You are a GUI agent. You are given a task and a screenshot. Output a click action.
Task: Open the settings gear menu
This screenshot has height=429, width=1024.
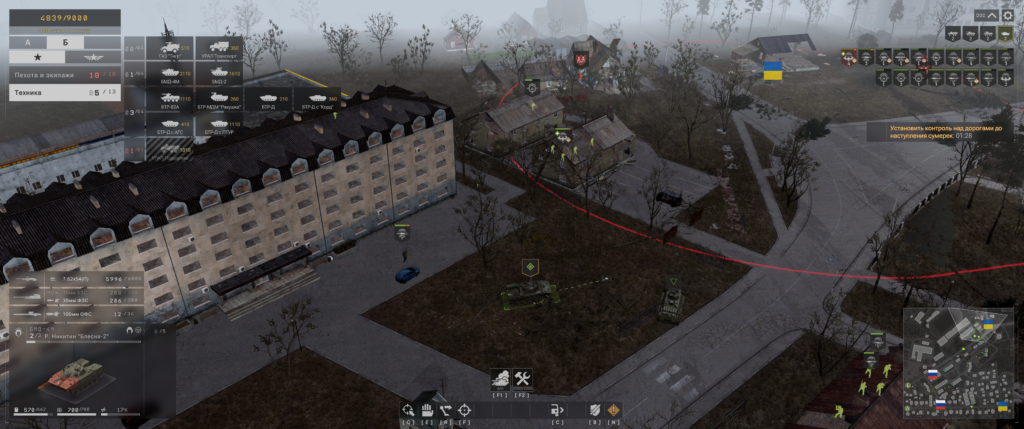1006,16
